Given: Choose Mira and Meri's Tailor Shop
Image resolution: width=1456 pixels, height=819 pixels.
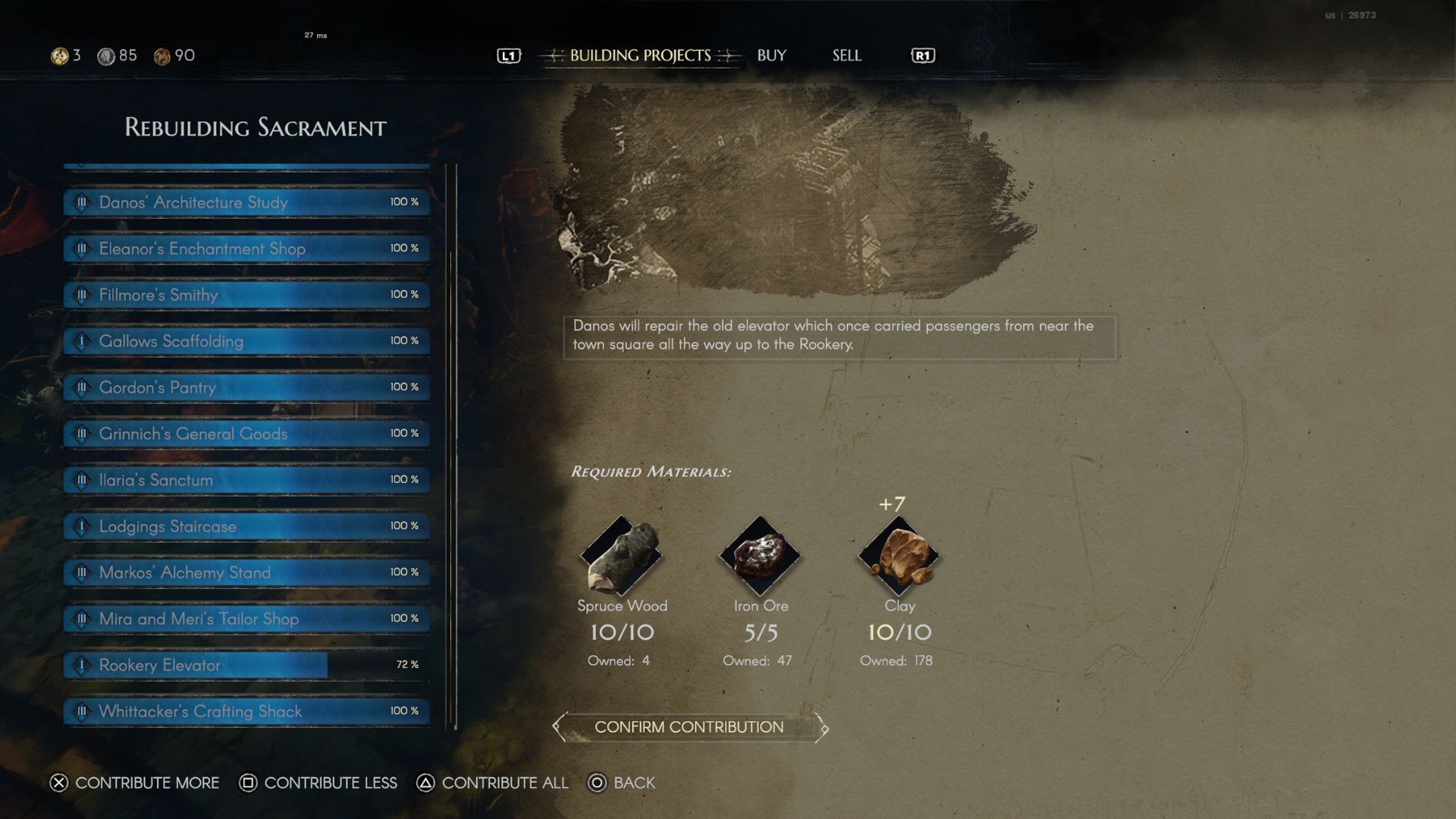Looking at the screenshot, I should tap(246, 619).
